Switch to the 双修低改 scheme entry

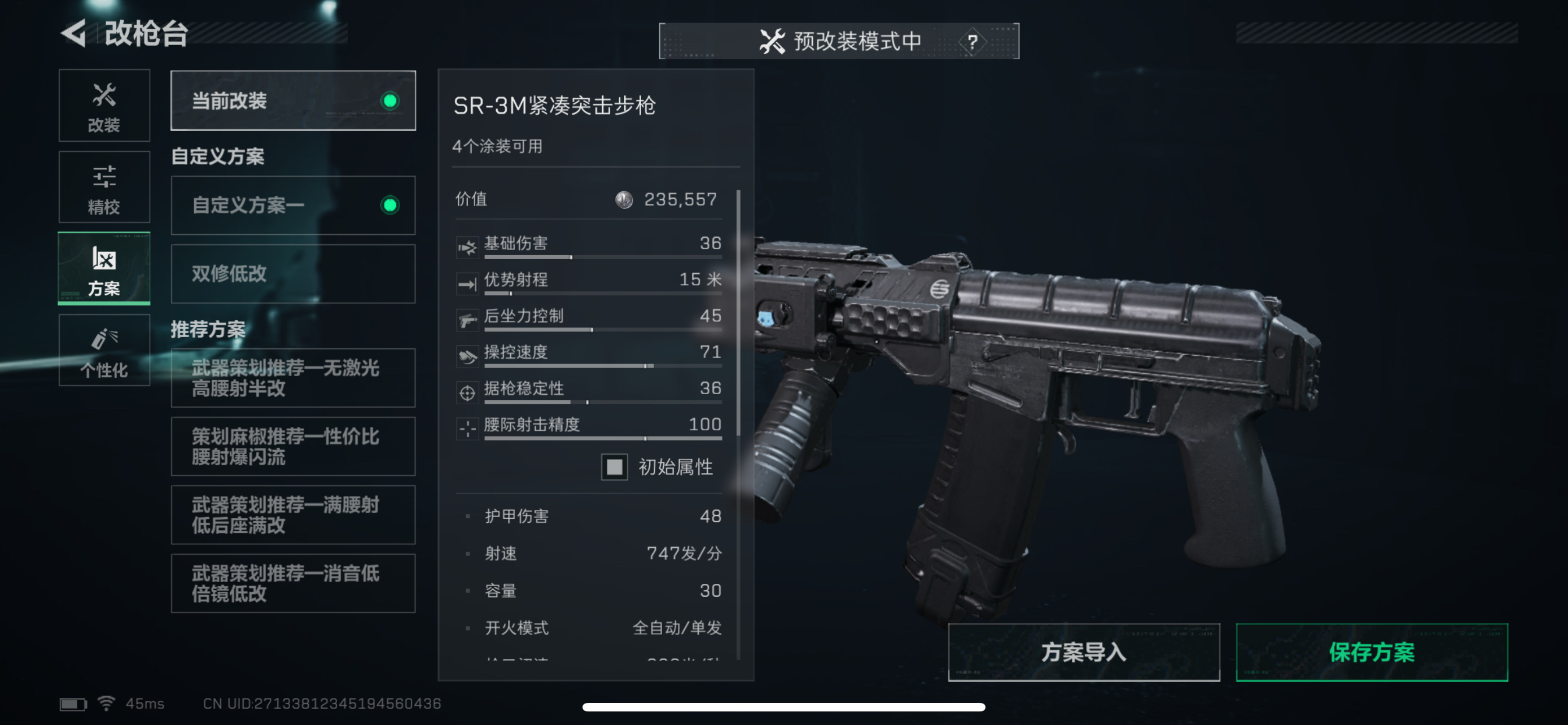point(293,274)
